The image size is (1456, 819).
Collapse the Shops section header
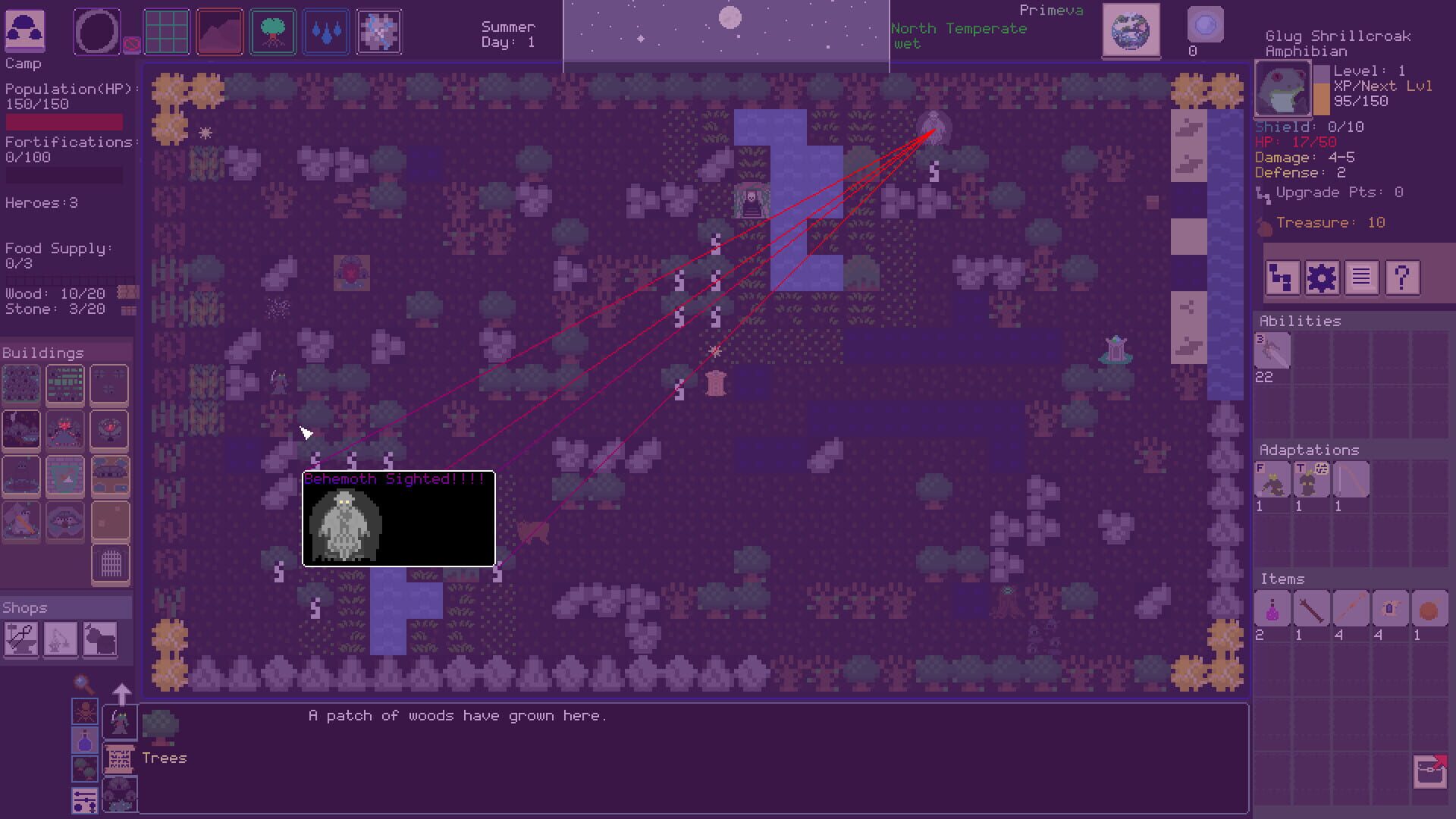click(x=25, y=607)
